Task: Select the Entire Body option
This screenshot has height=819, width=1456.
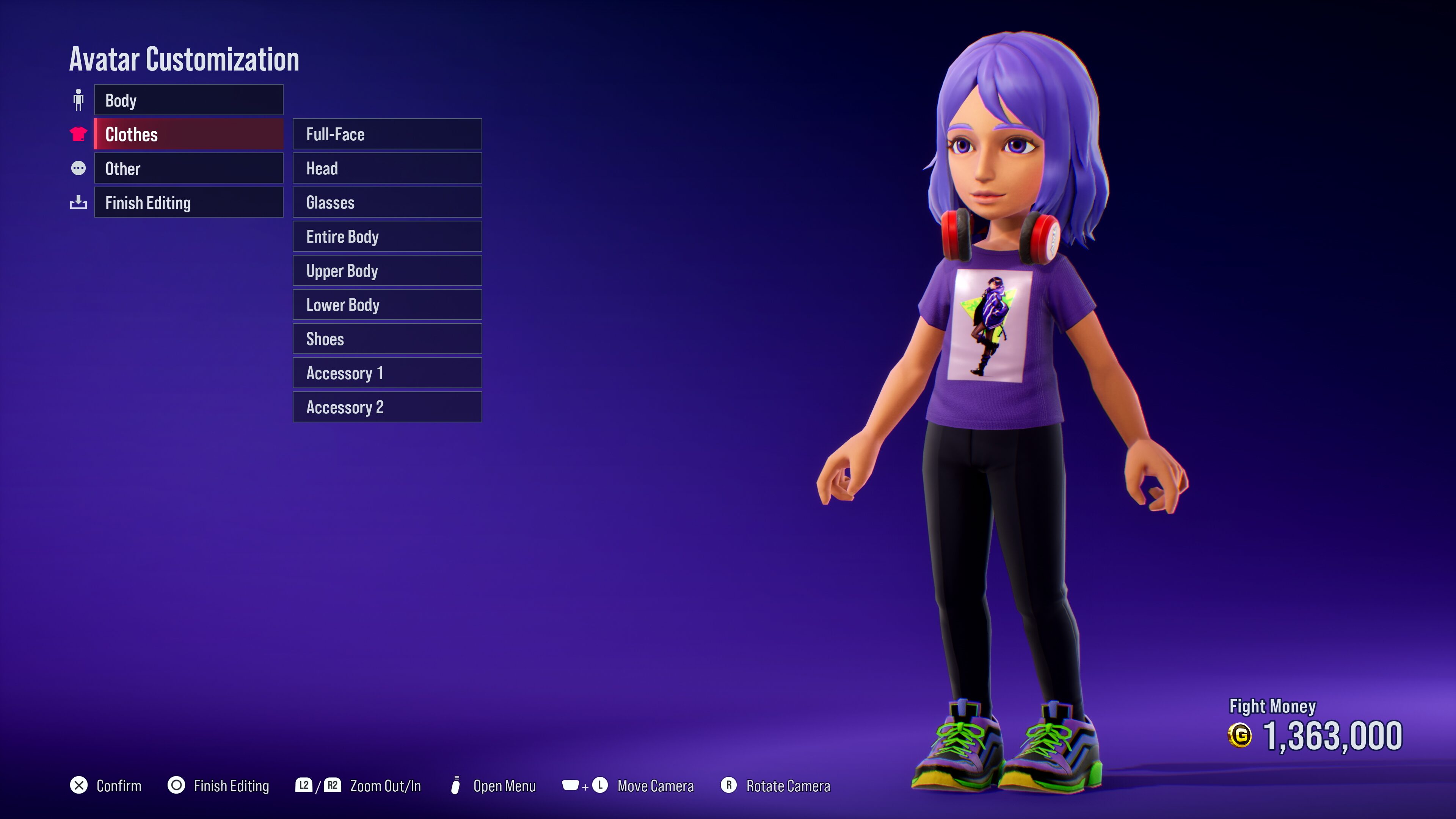Action: [x=387, y=236]
